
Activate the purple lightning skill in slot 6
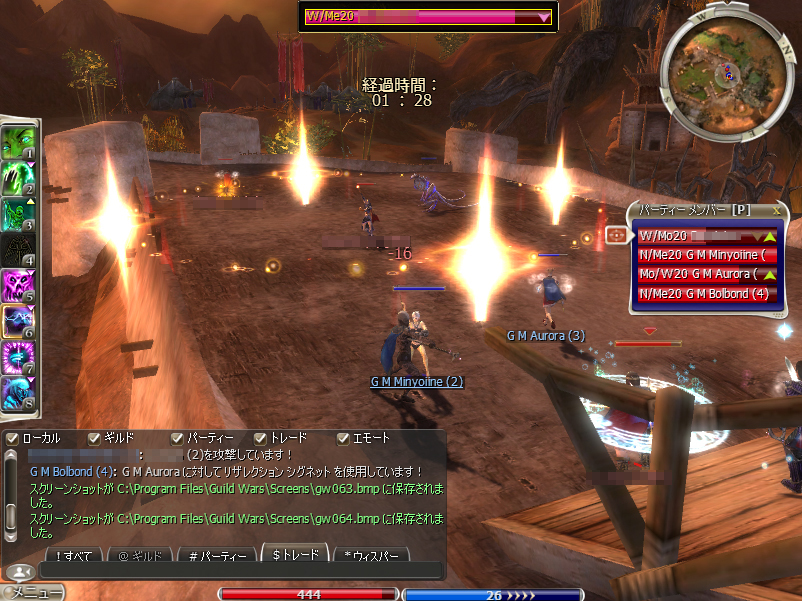pos(18,322)
